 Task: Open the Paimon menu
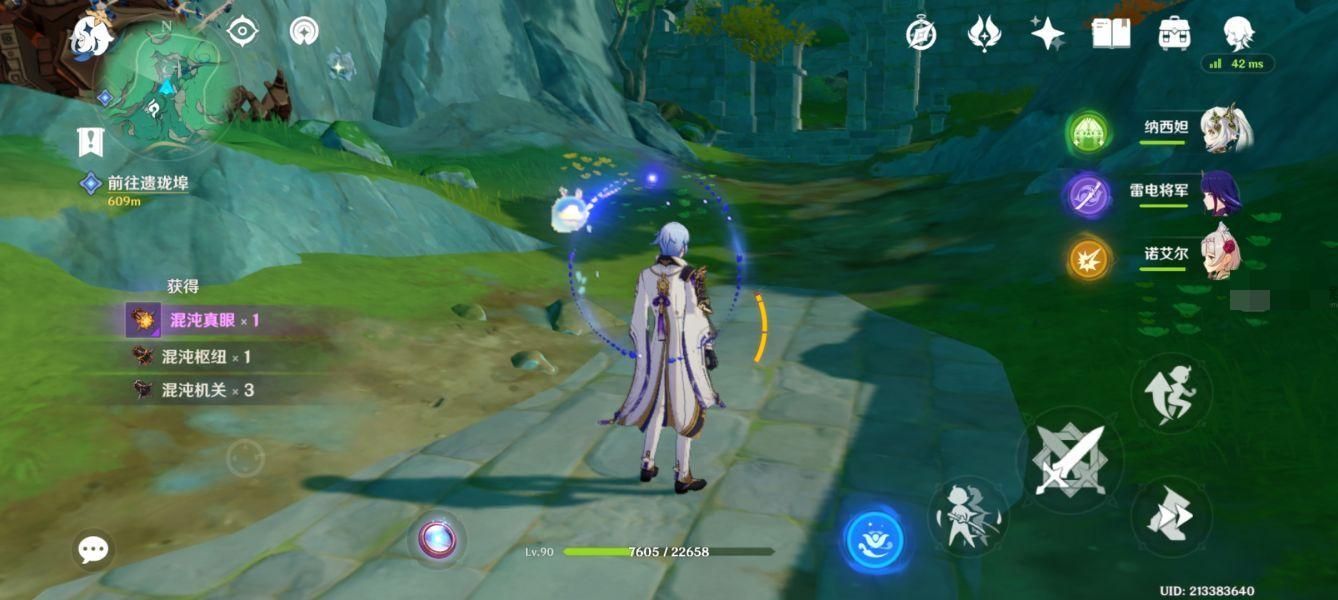point(92,36)
